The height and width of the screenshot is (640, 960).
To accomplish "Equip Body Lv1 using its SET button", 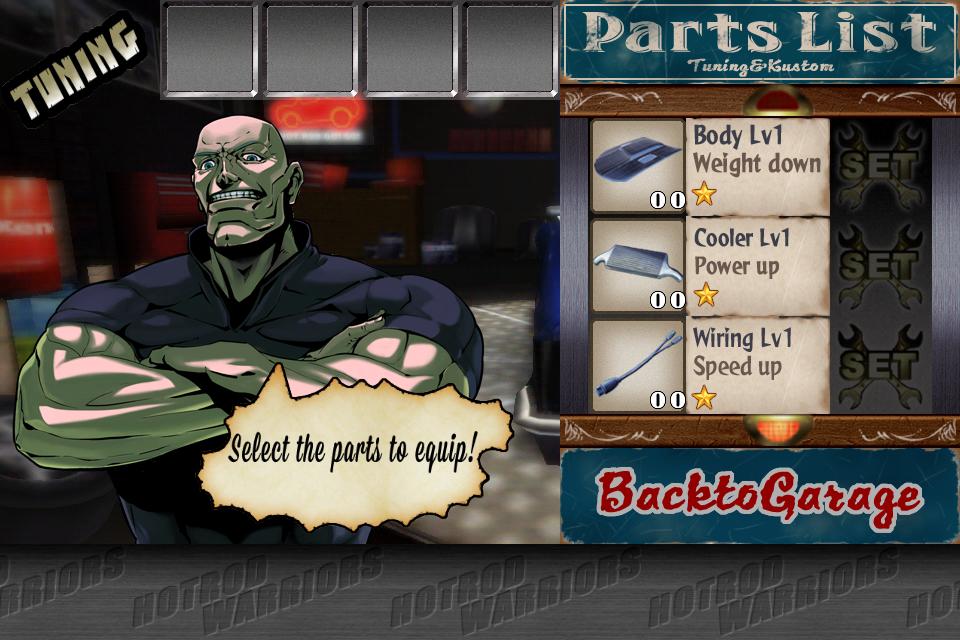I will tap(879, 165).
